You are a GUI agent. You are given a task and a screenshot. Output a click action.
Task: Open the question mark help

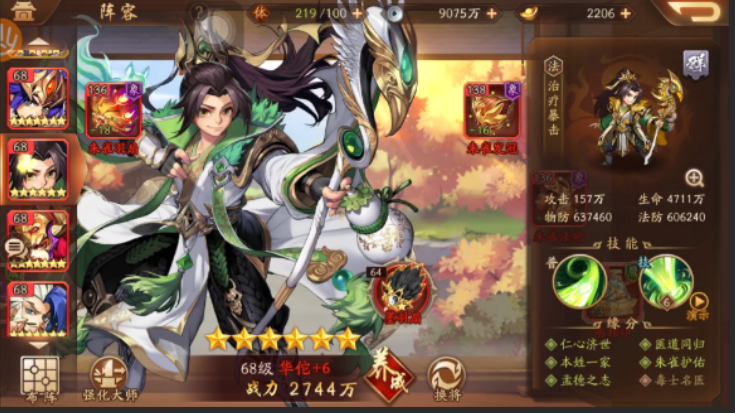[x=199, y=13]
